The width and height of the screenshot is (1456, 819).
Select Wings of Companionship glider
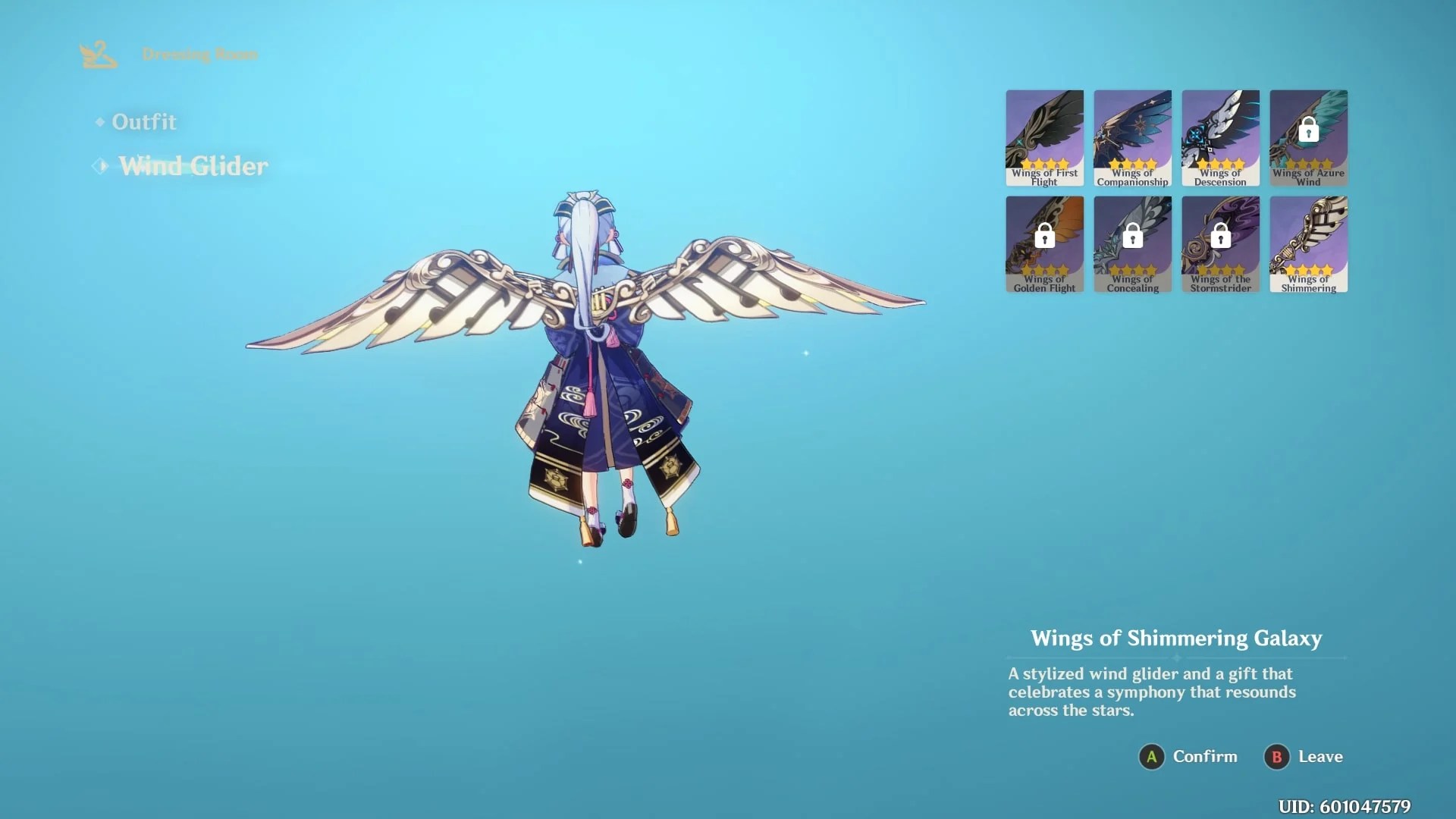click(x=1132, y=137)
